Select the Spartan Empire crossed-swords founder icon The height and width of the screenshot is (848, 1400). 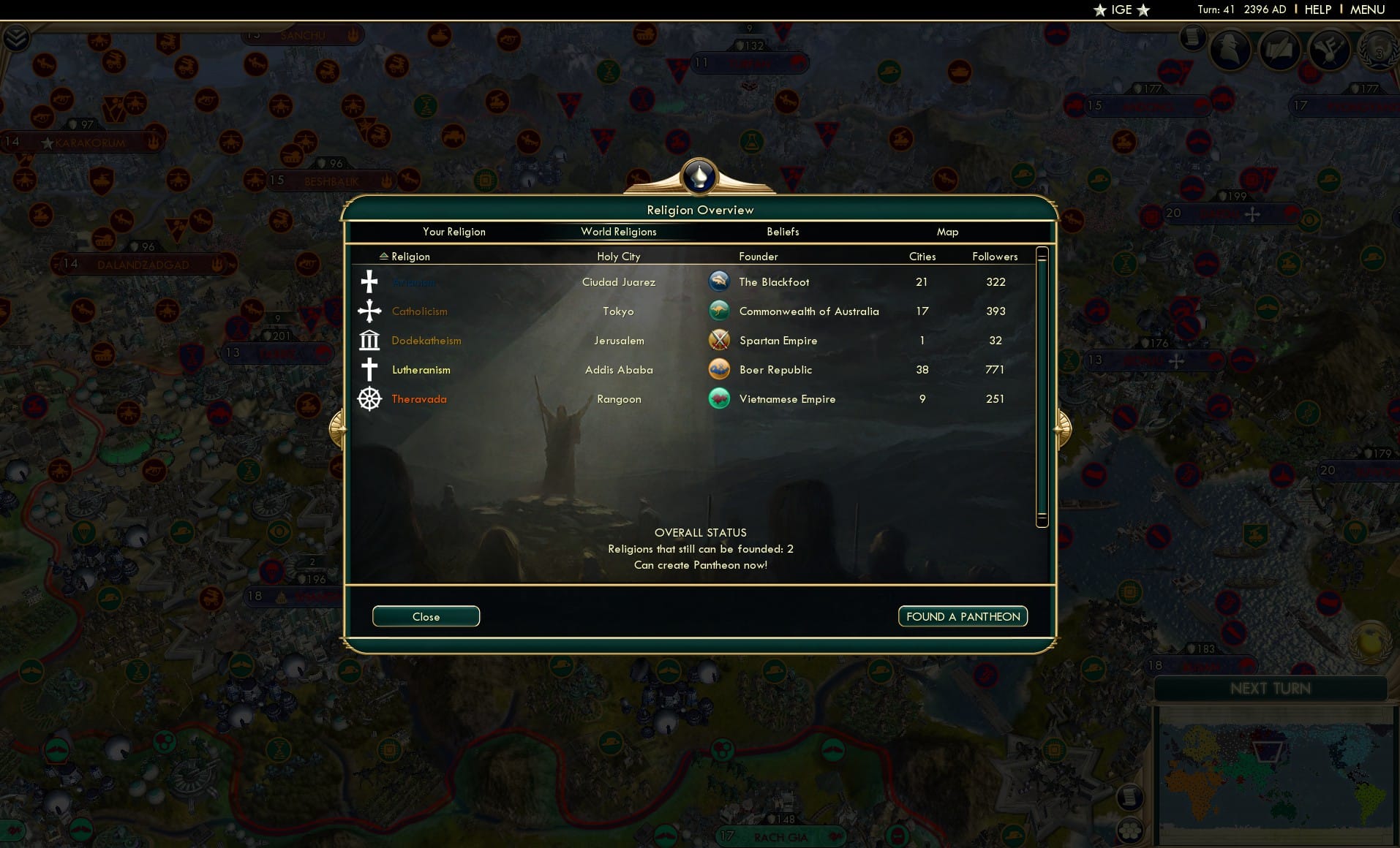click(720, 340)
